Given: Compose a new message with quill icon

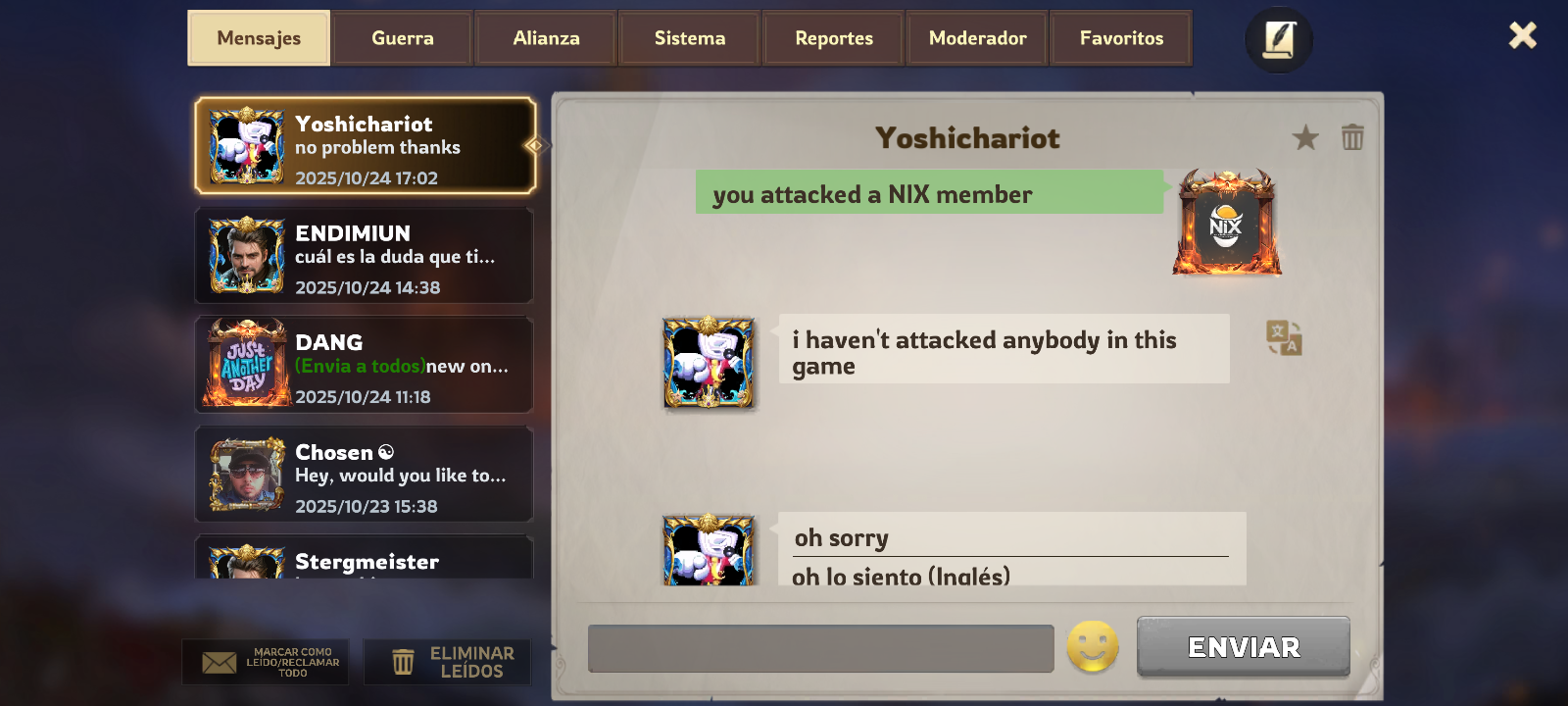Looking at the screenshot, I should 1279,40.
